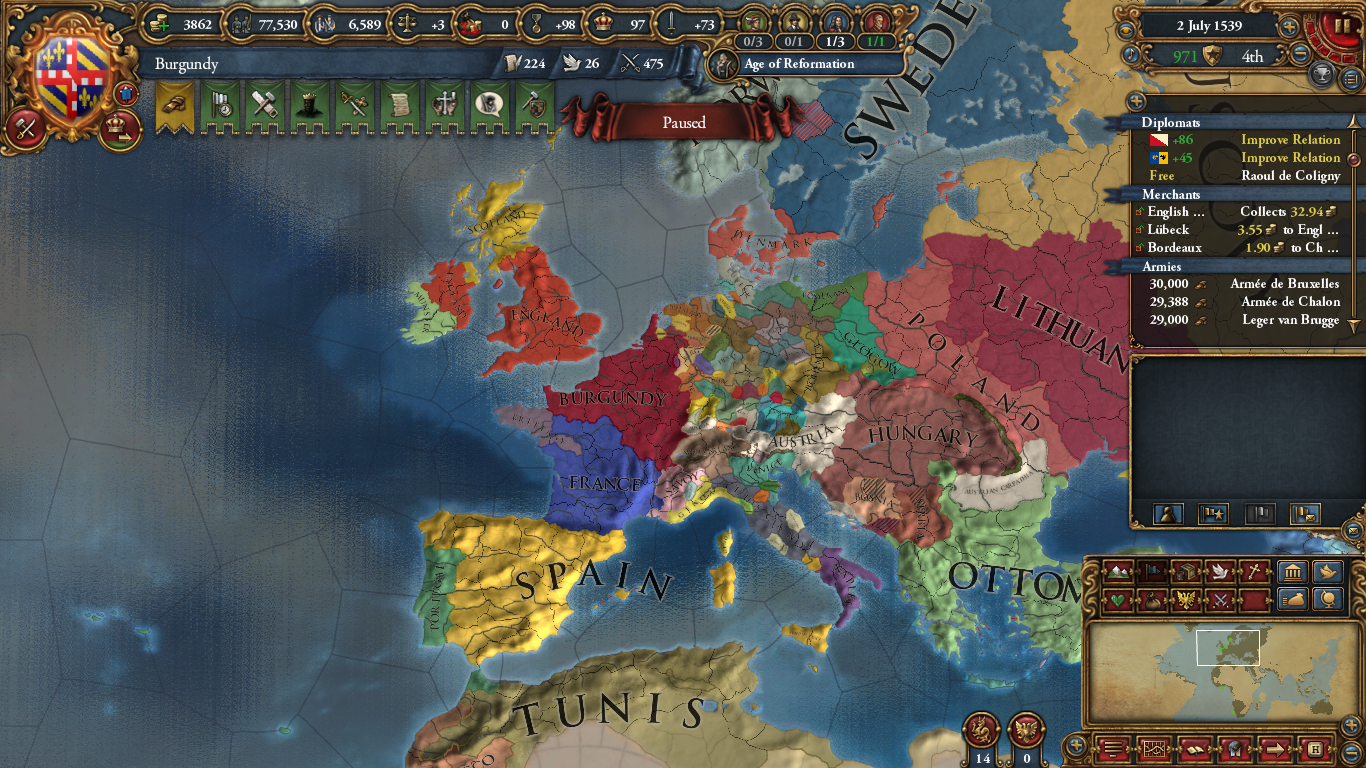Collapse the outliner panel
The image size is (1366, 768).
pyautogui.click(x=1137, y=101)
